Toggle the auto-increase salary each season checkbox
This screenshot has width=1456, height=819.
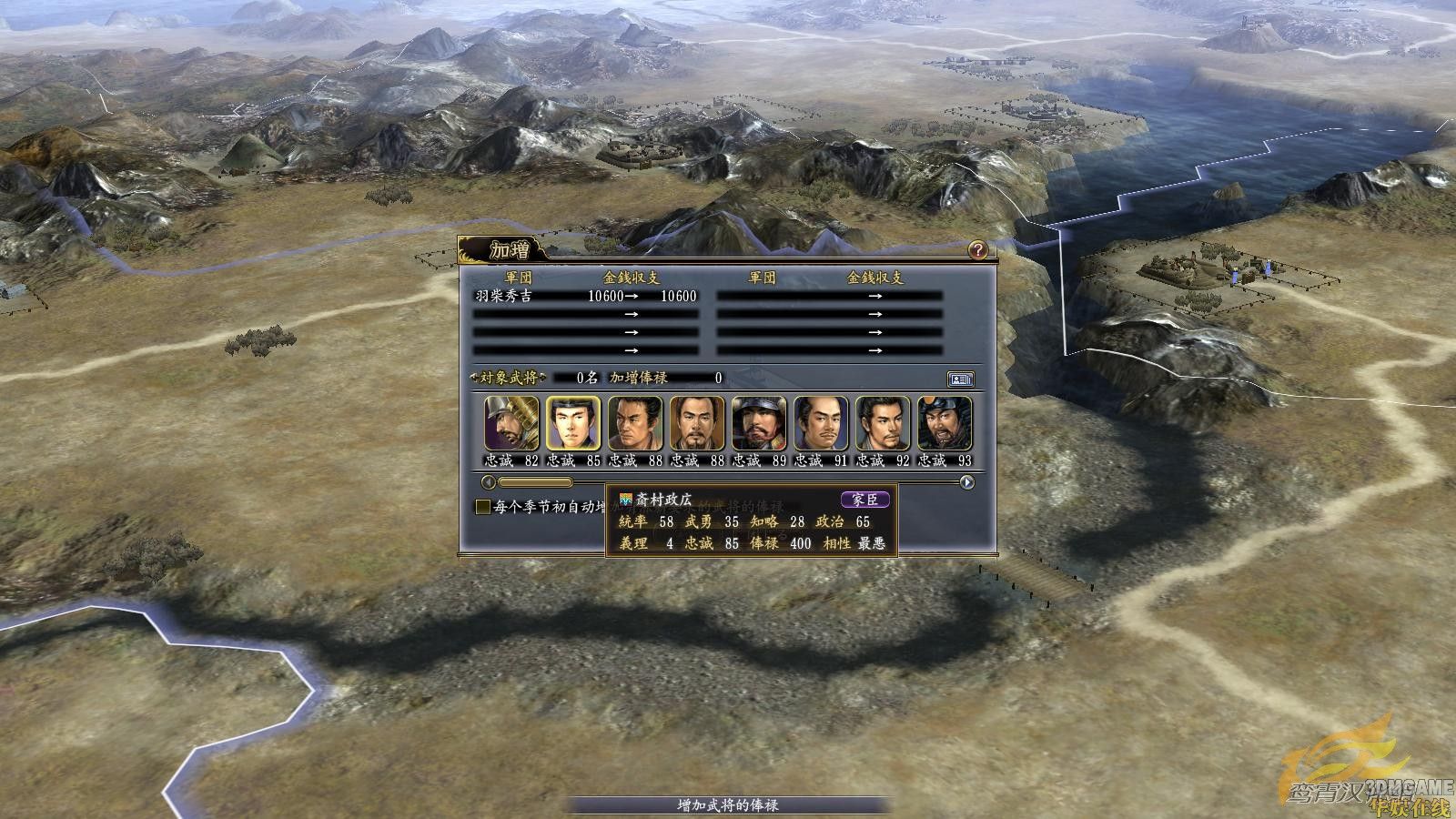[484, 507]
